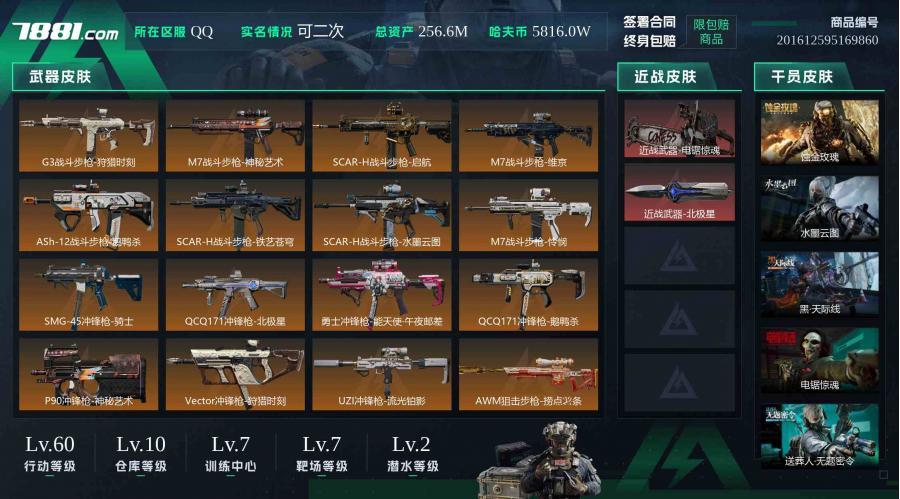Select the M7 战斗步枪-维京 skin
The image size is (900, 499).
[528, 134]
